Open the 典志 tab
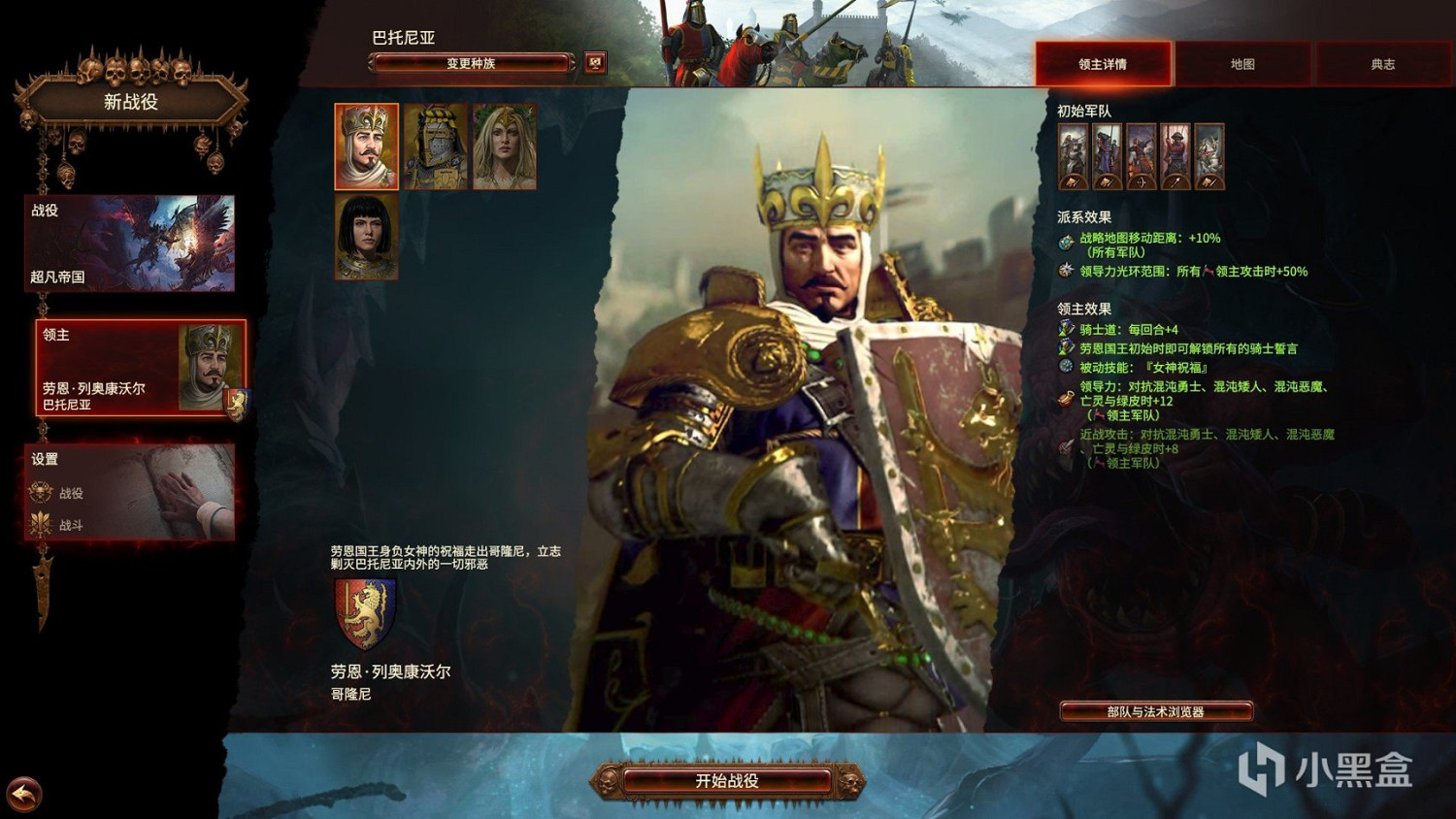 [x=1382, y=63]
